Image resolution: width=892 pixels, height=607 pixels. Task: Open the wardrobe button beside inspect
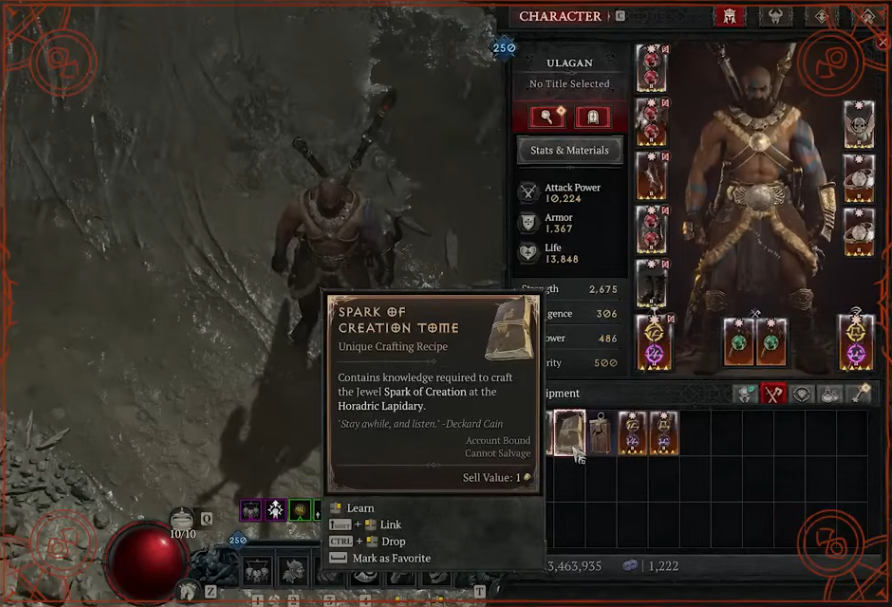pyautogui.click(x=592, y=117)
